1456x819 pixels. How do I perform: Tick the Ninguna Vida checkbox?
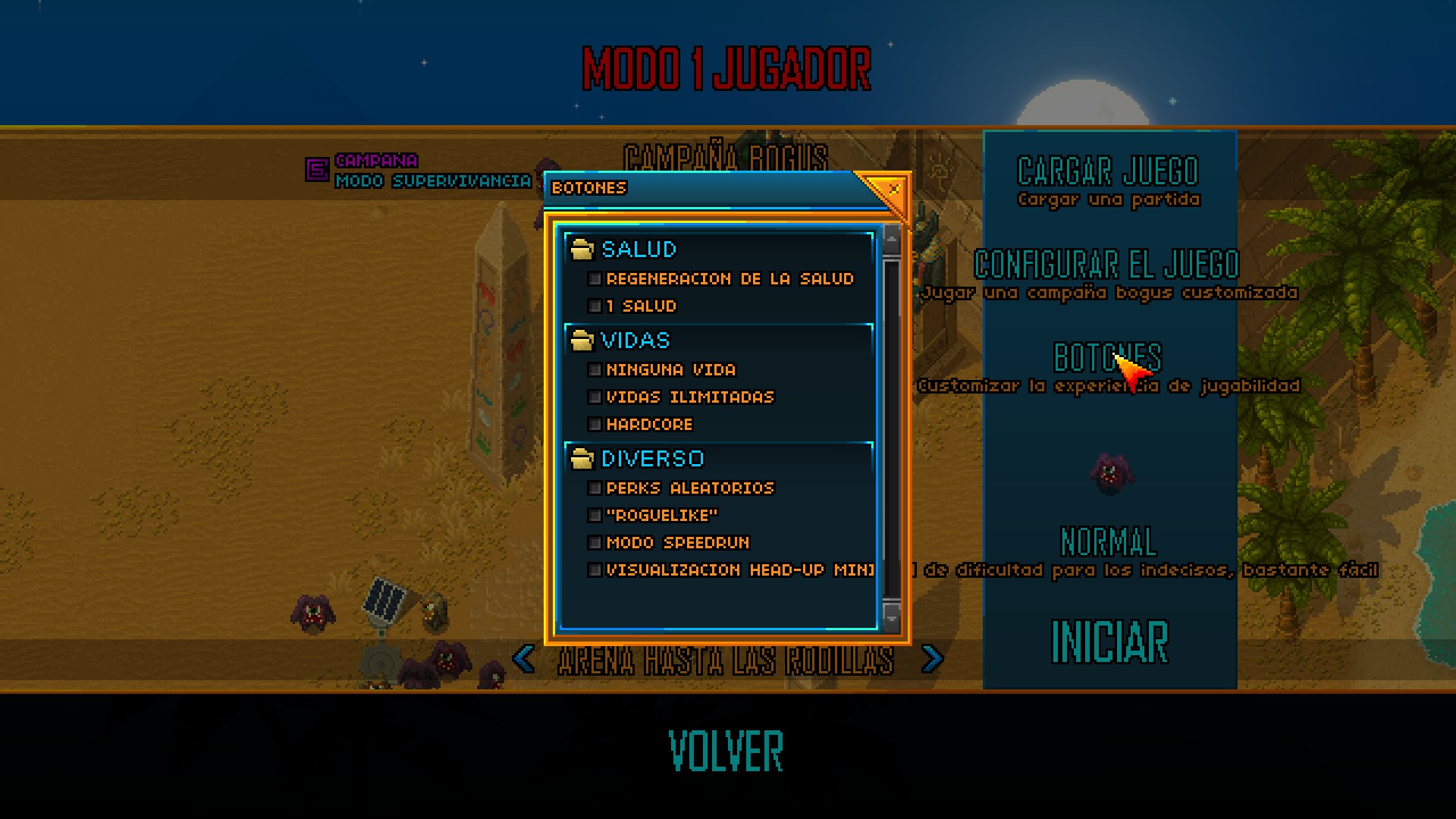coord(595,370)
